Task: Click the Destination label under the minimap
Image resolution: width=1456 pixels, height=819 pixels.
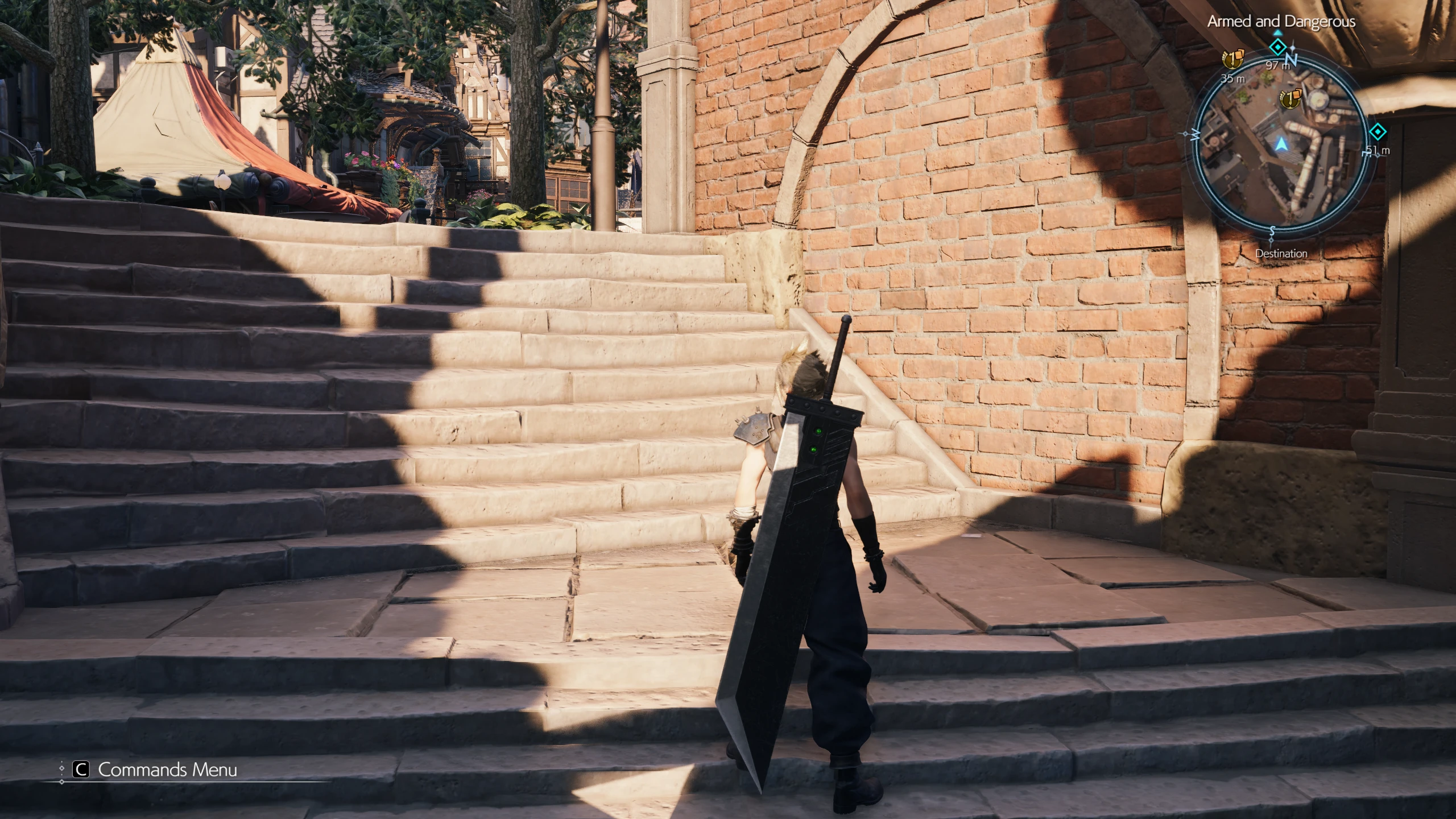Action: click(1281, 254)
